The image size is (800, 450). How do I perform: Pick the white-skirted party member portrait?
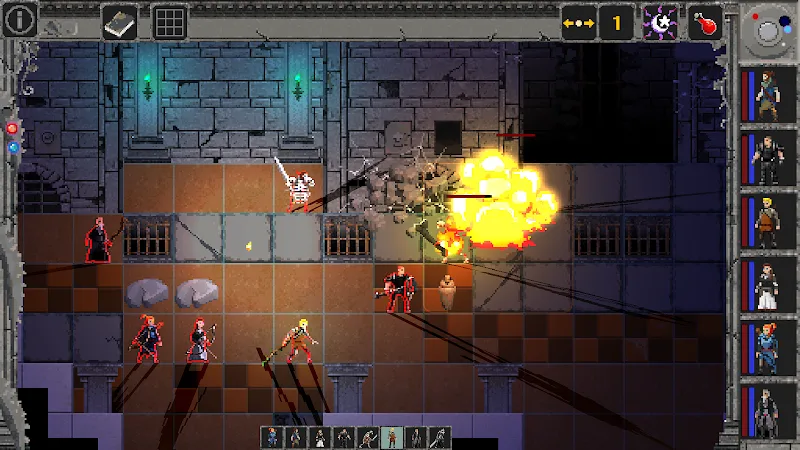pyautogui.click(x=767, y=286)
